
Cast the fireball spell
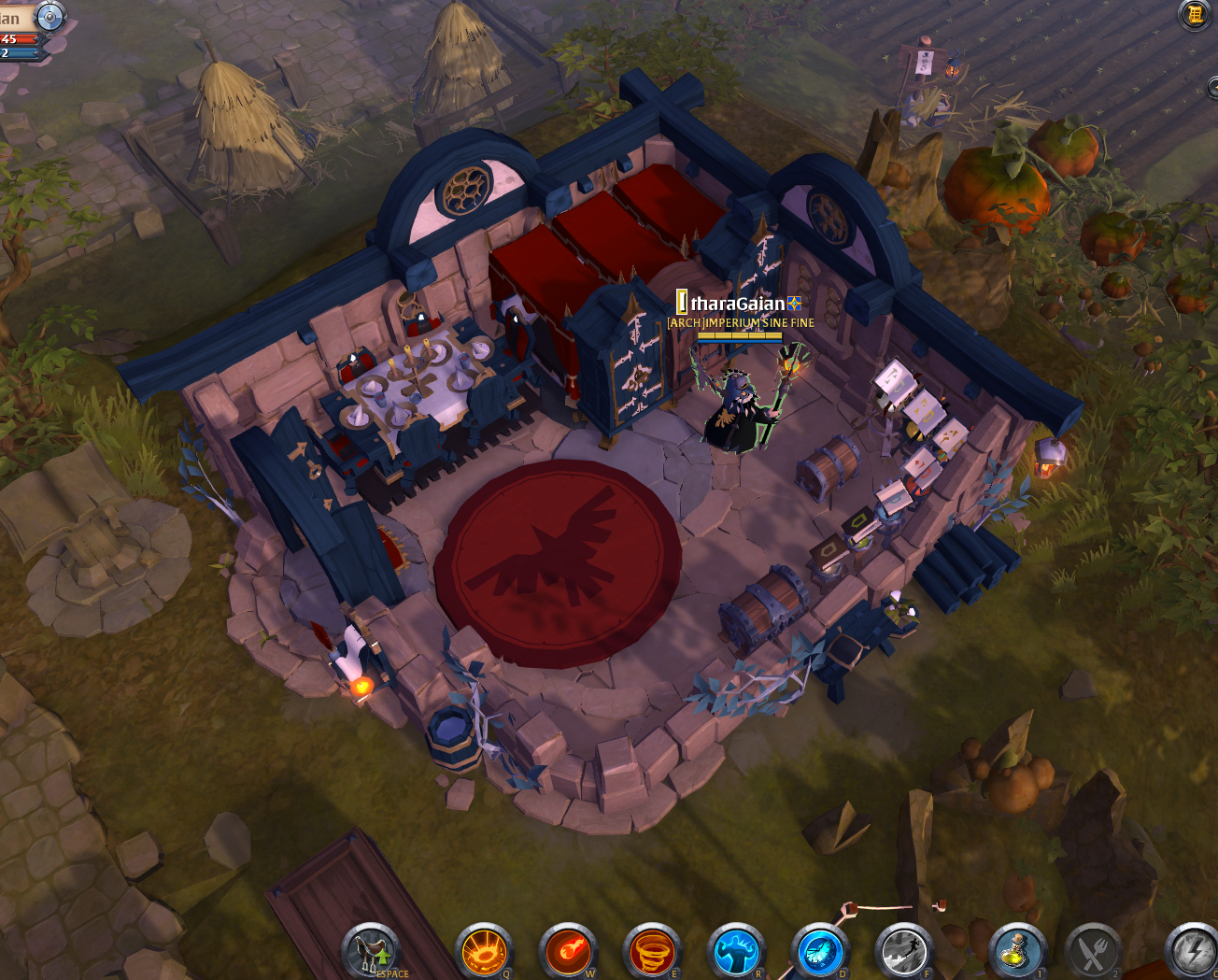point(569,951)
